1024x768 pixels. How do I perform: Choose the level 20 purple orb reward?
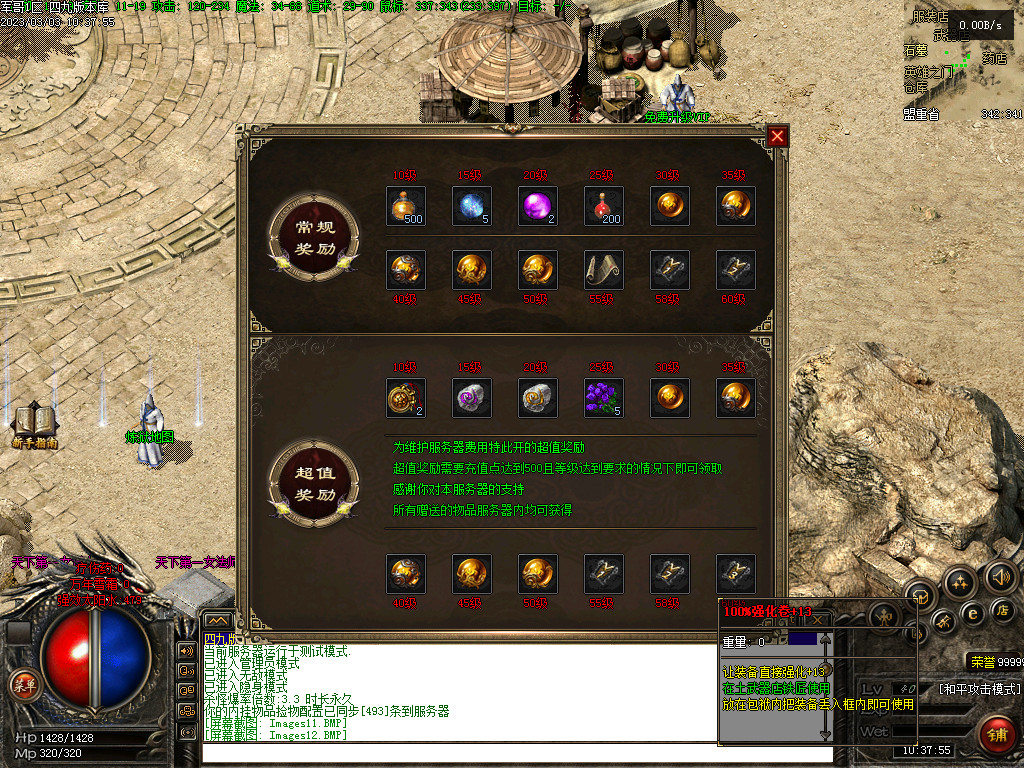click(538, 206)
